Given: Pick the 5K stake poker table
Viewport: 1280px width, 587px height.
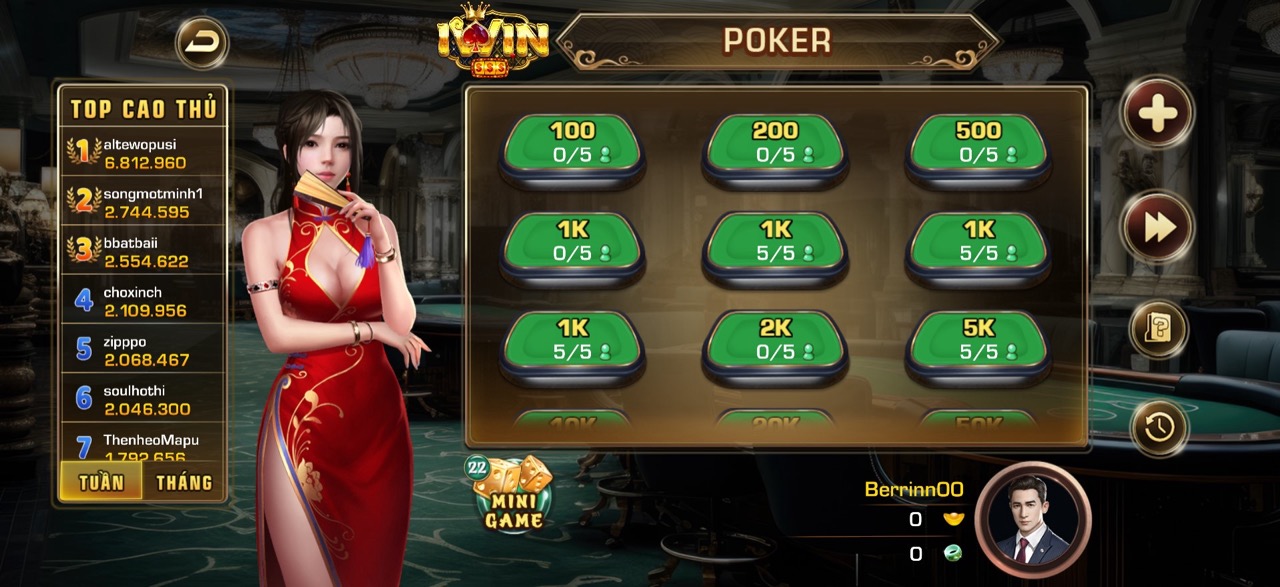Looking at the screenshot, I should 978,343.
